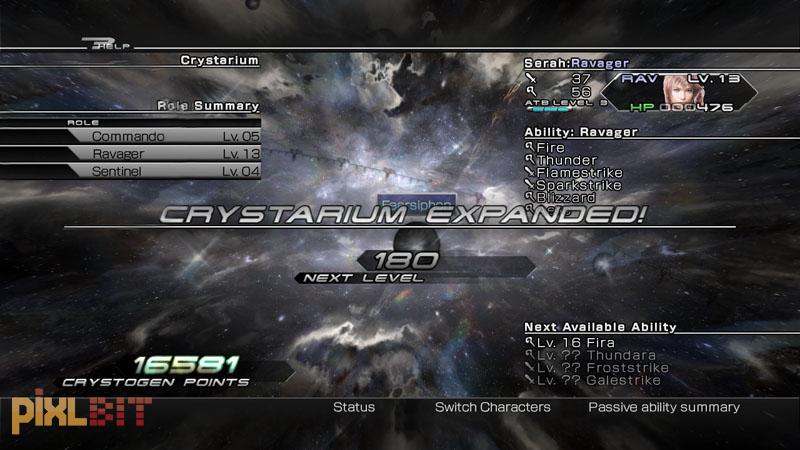Select the Lv. 16 Fira upcoming ability
The image size is (800, 450).
point(573,342)
